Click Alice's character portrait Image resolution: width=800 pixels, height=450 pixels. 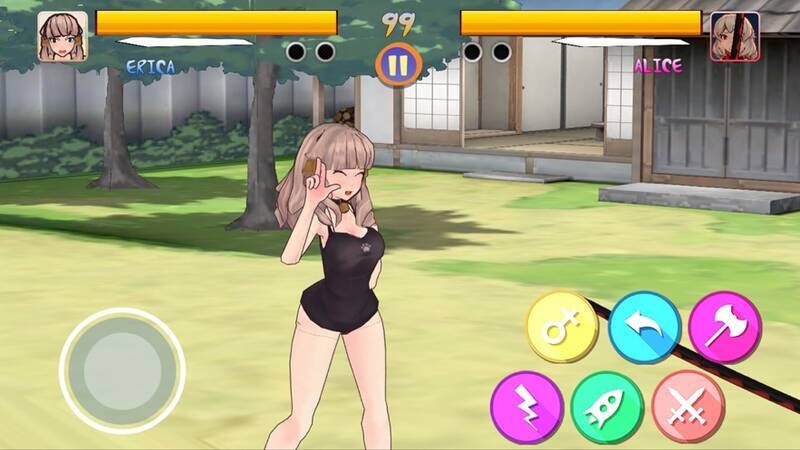735,36
